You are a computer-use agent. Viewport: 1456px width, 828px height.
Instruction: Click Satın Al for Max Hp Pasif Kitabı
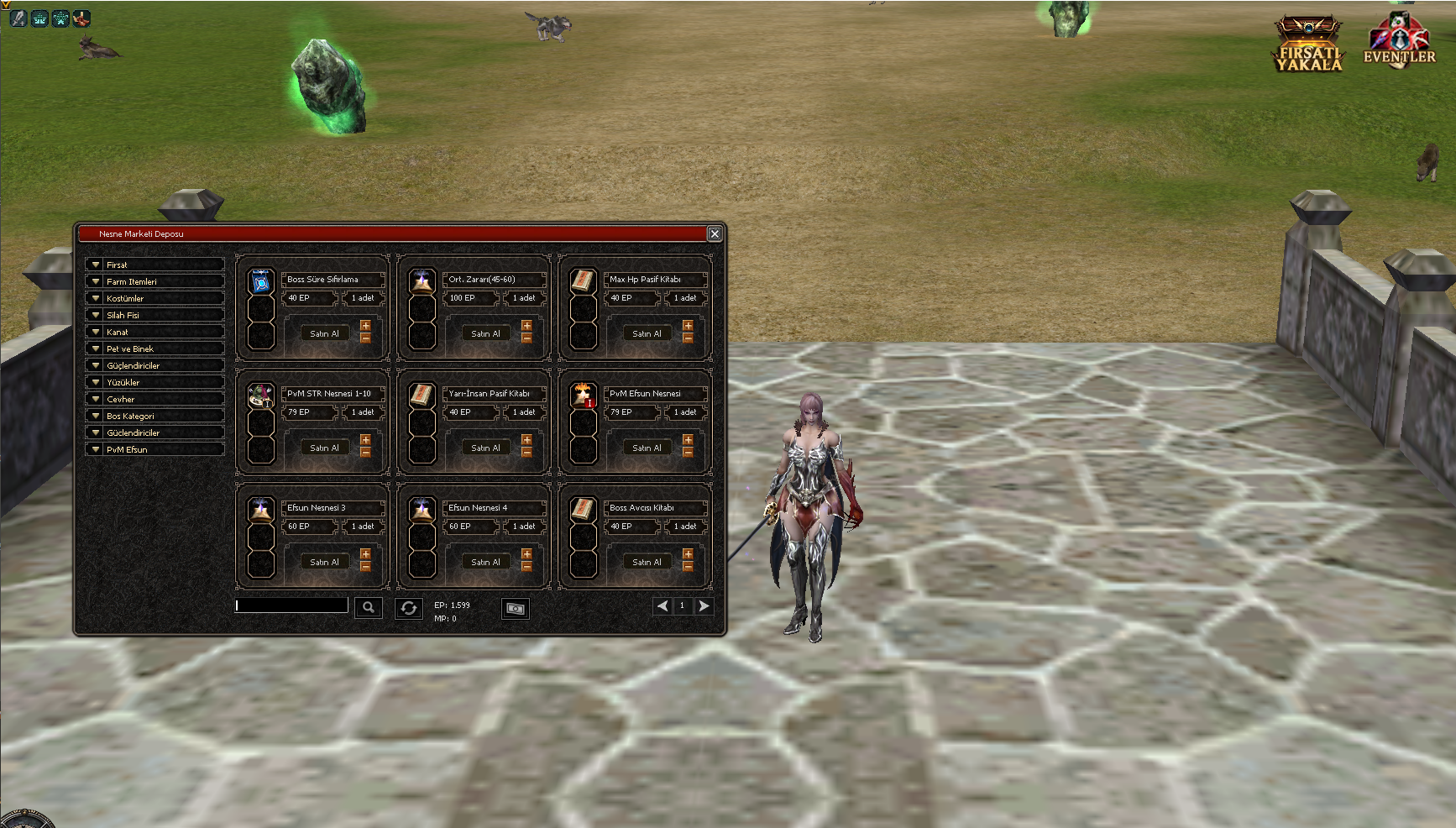pyautogui.click(x=647, y=333)
